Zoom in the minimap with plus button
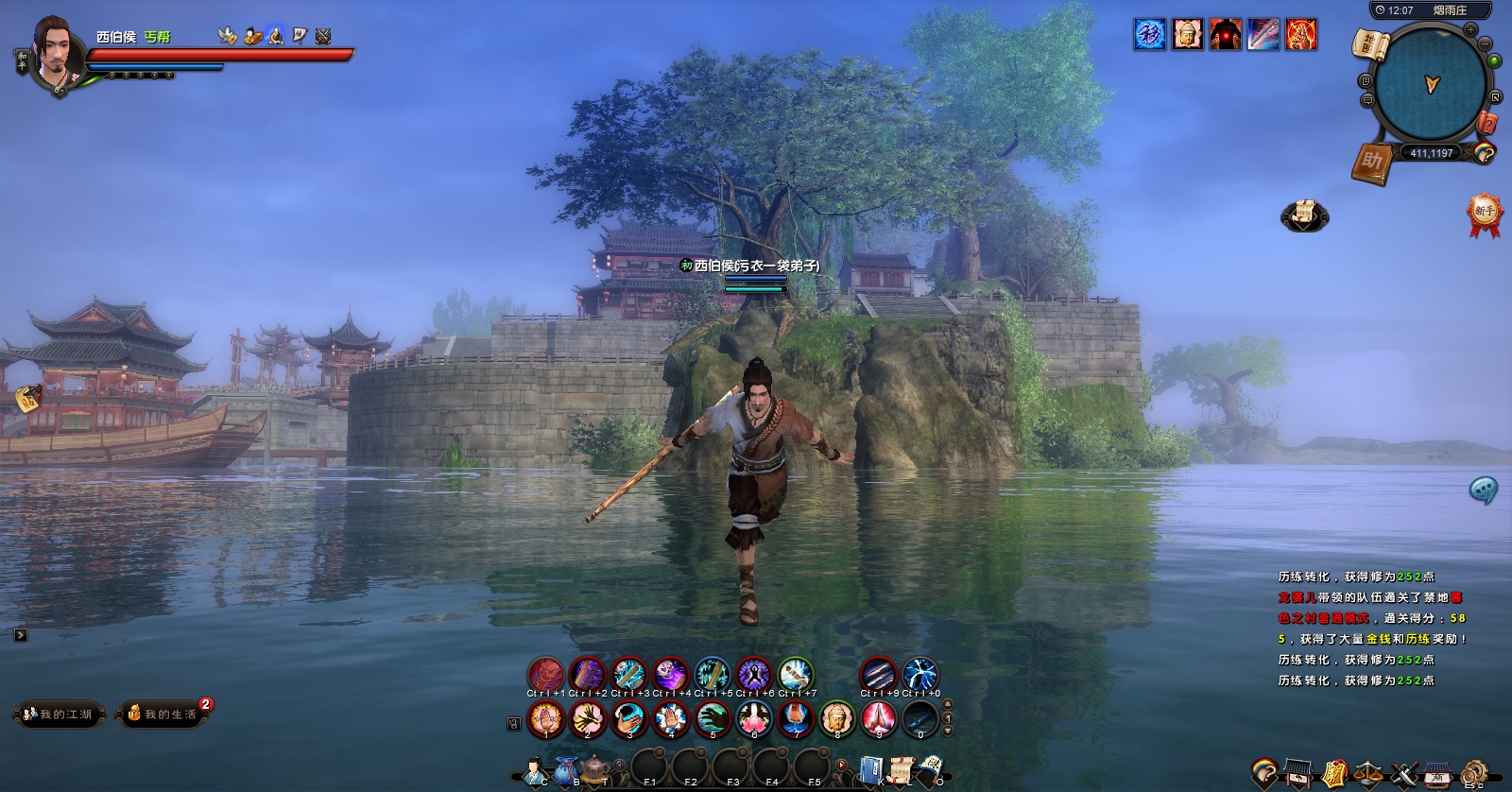 [x=1470, y=30]
